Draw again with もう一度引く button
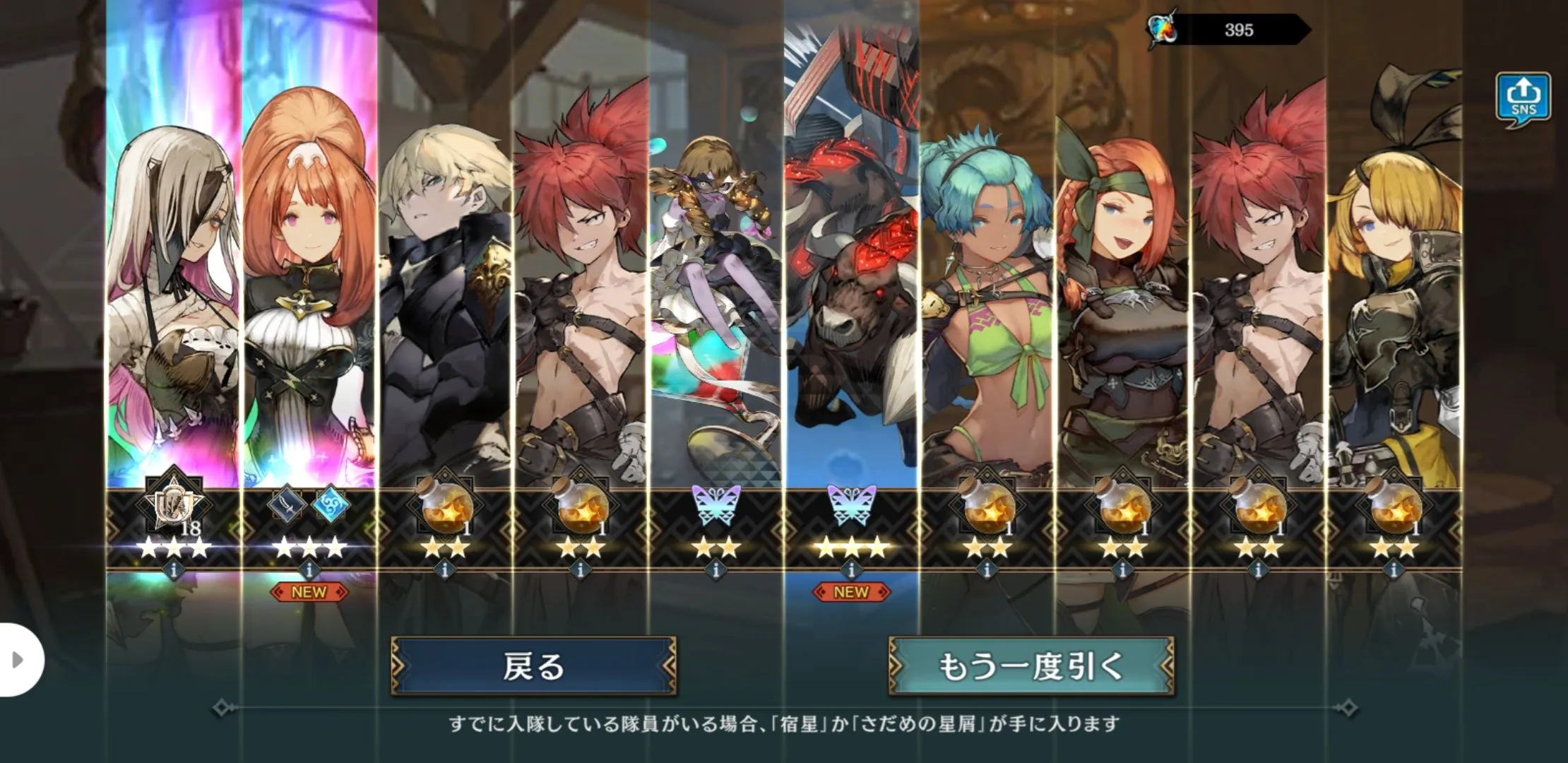The width and height of the screenshot is (1568, 763). click(x=1031, y=666)
